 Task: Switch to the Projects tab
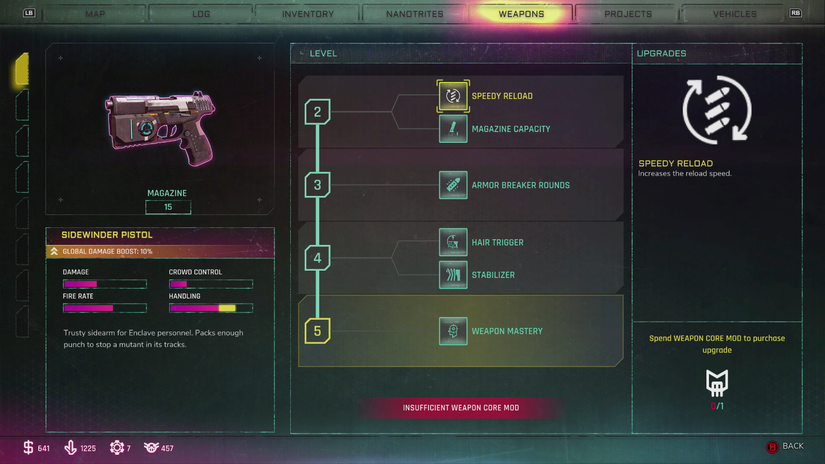click(628, 14)
